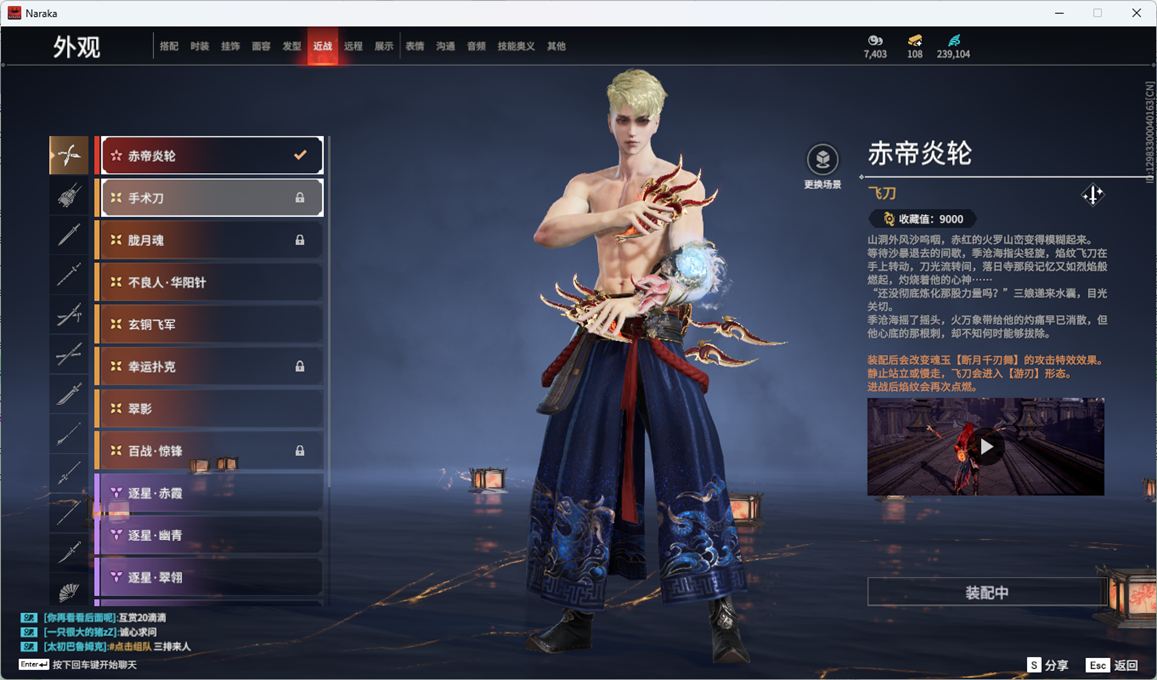
Task: Click the 装配中 equip button
Action: click(986, 592)
